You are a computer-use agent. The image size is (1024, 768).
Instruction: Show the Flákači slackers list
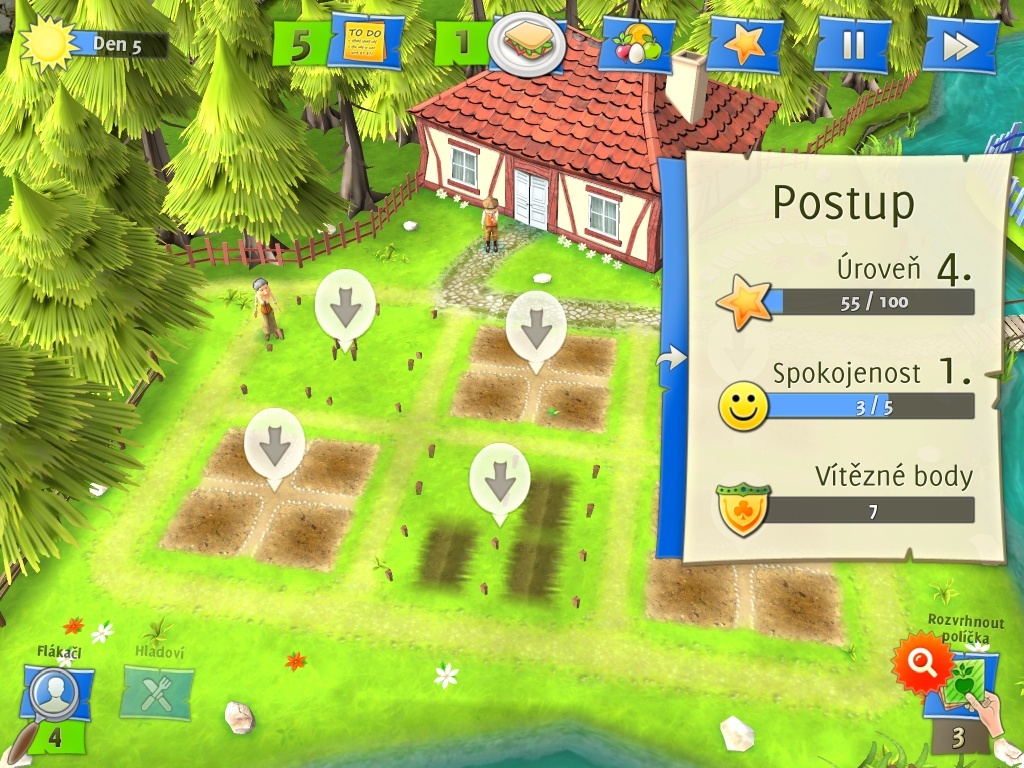[55, 694]
